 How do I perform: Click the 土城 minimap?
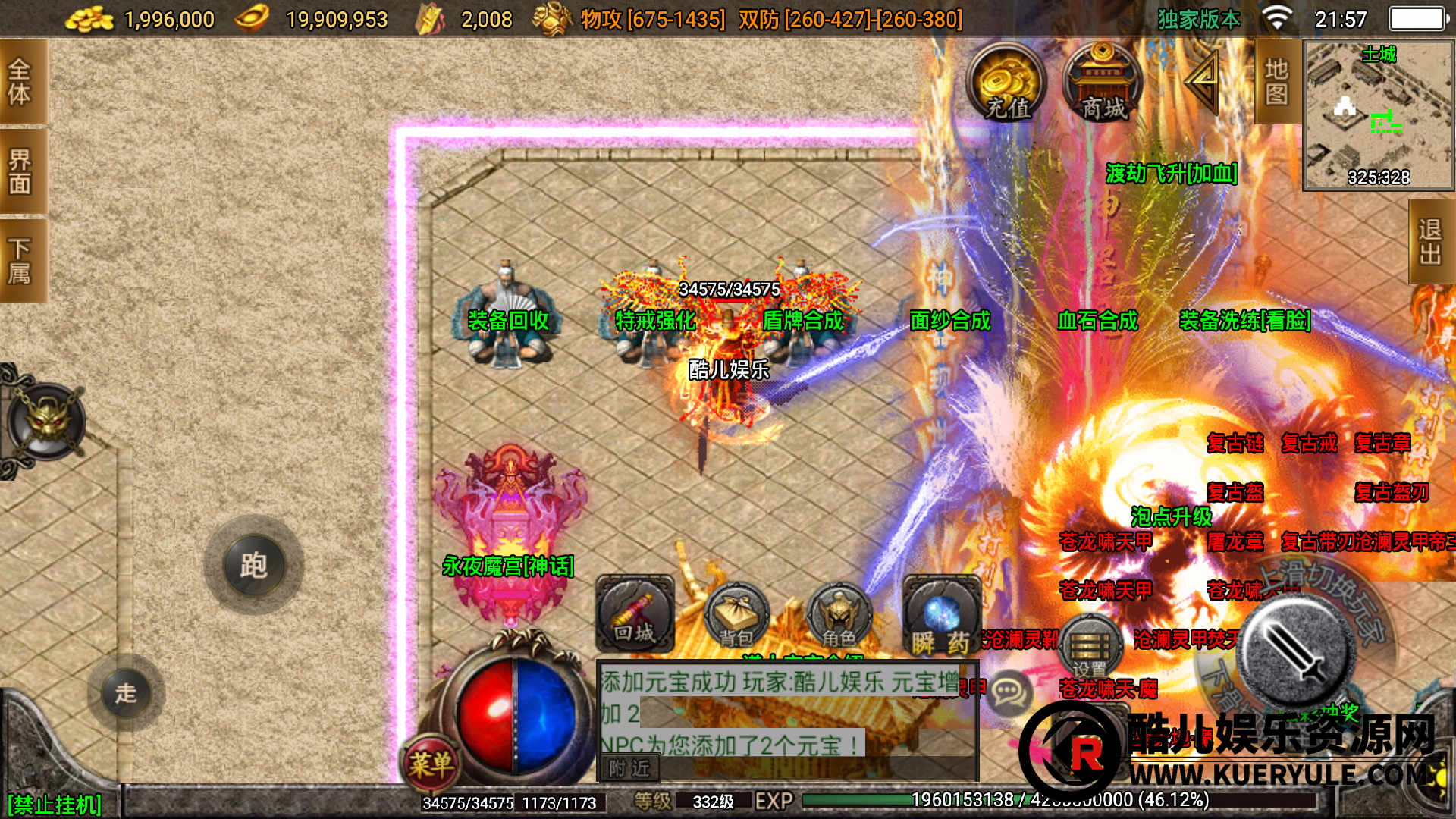click(x=1378, y=115)
